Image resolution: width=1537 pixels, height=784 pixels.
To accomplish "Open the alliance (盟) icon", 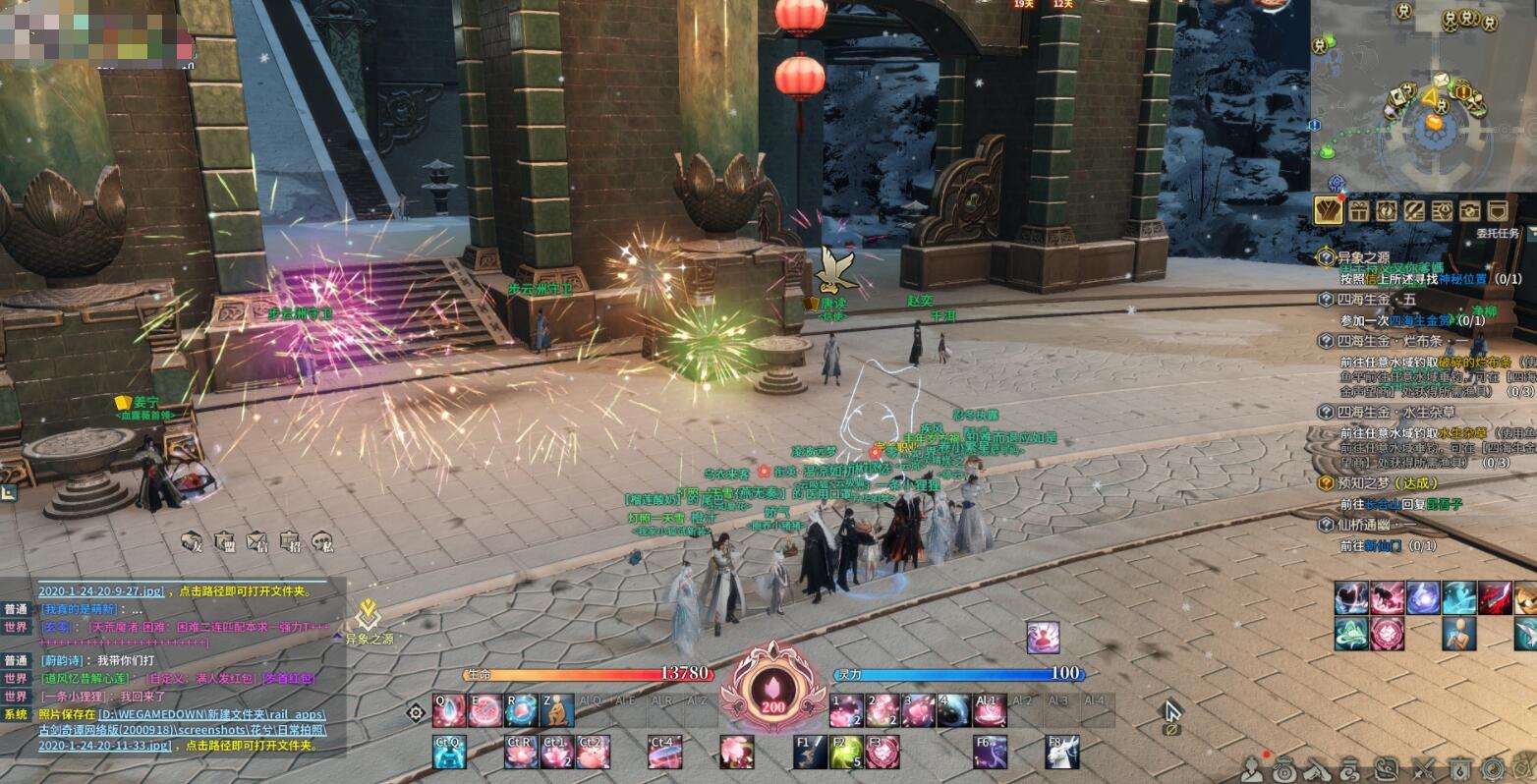I will pos(225,541).
